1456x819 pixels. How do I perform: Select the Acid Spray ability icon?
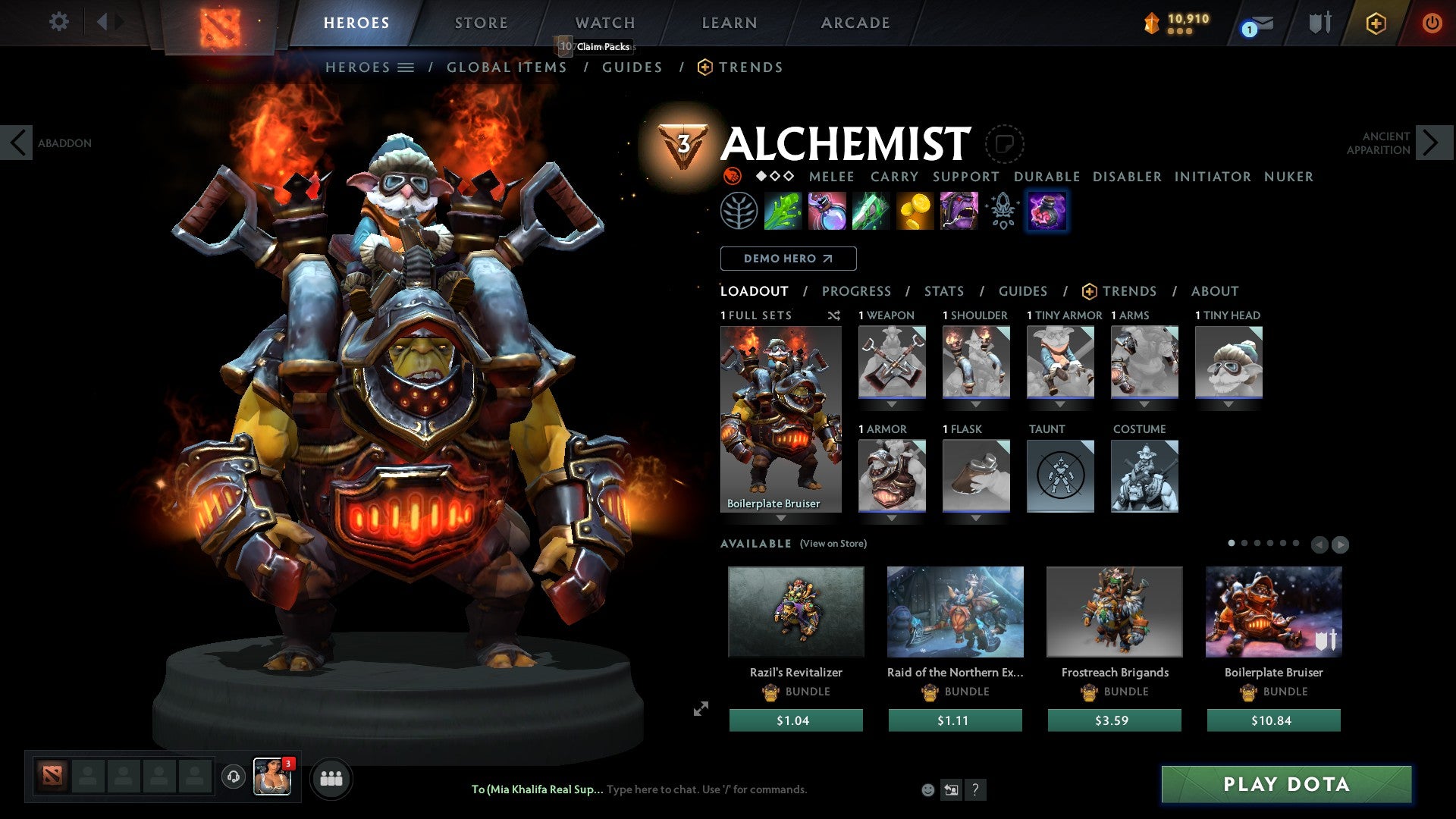(x=783, y=211)
